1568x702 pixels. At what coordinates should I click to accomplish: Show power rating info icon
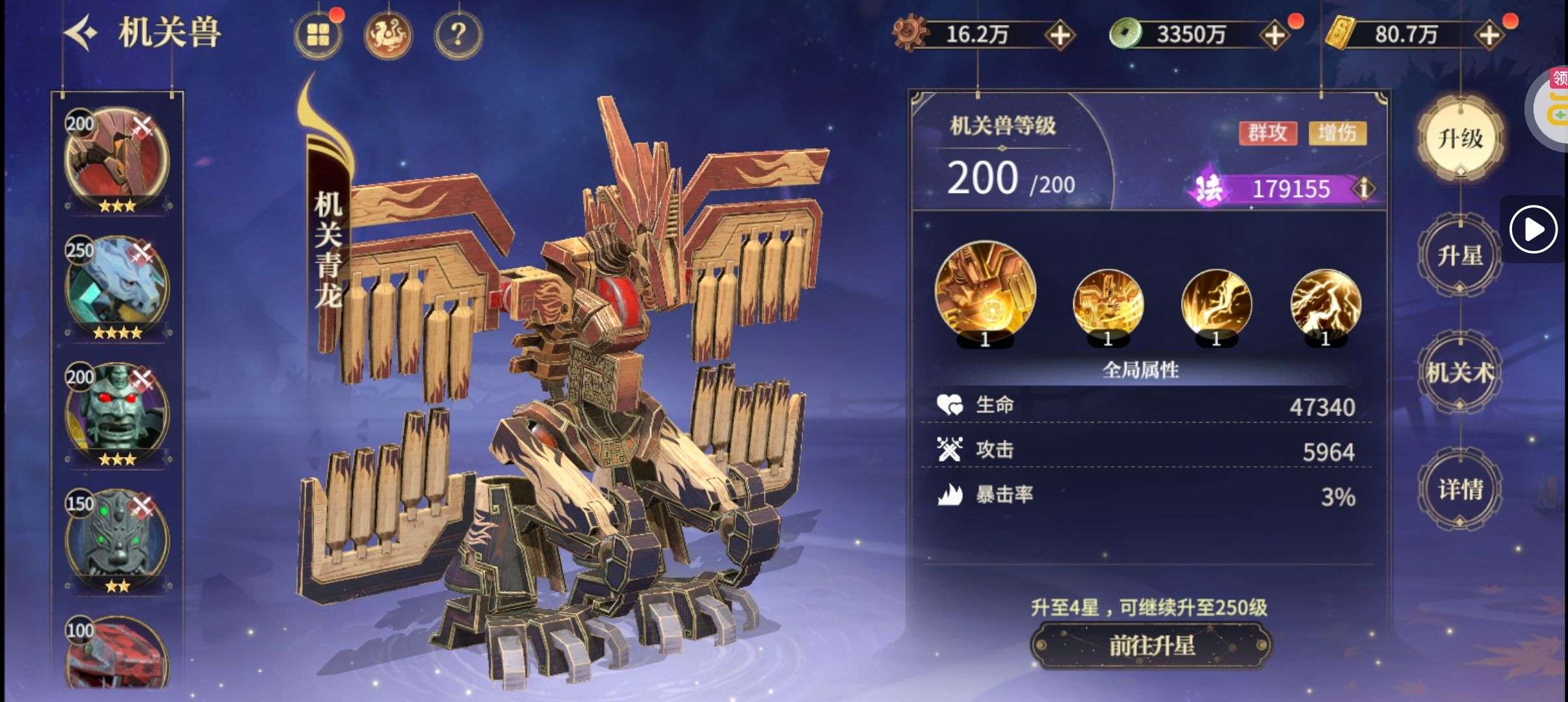pos(1363,188)
